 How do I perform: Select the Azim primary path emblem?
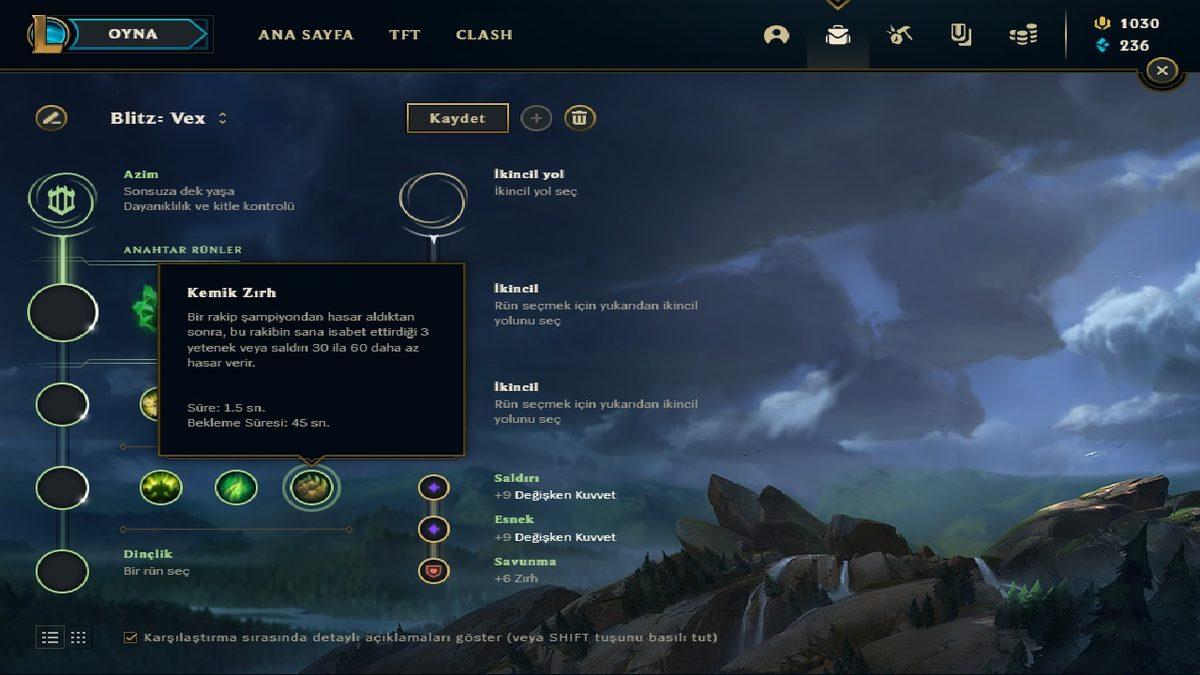62,199
